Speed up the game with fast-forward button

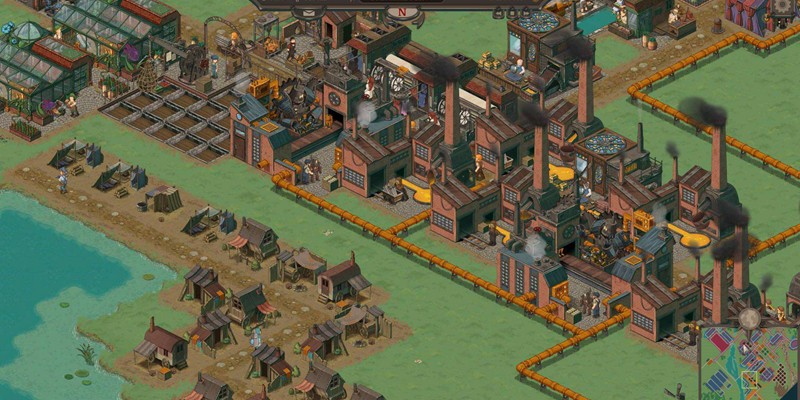526,13
